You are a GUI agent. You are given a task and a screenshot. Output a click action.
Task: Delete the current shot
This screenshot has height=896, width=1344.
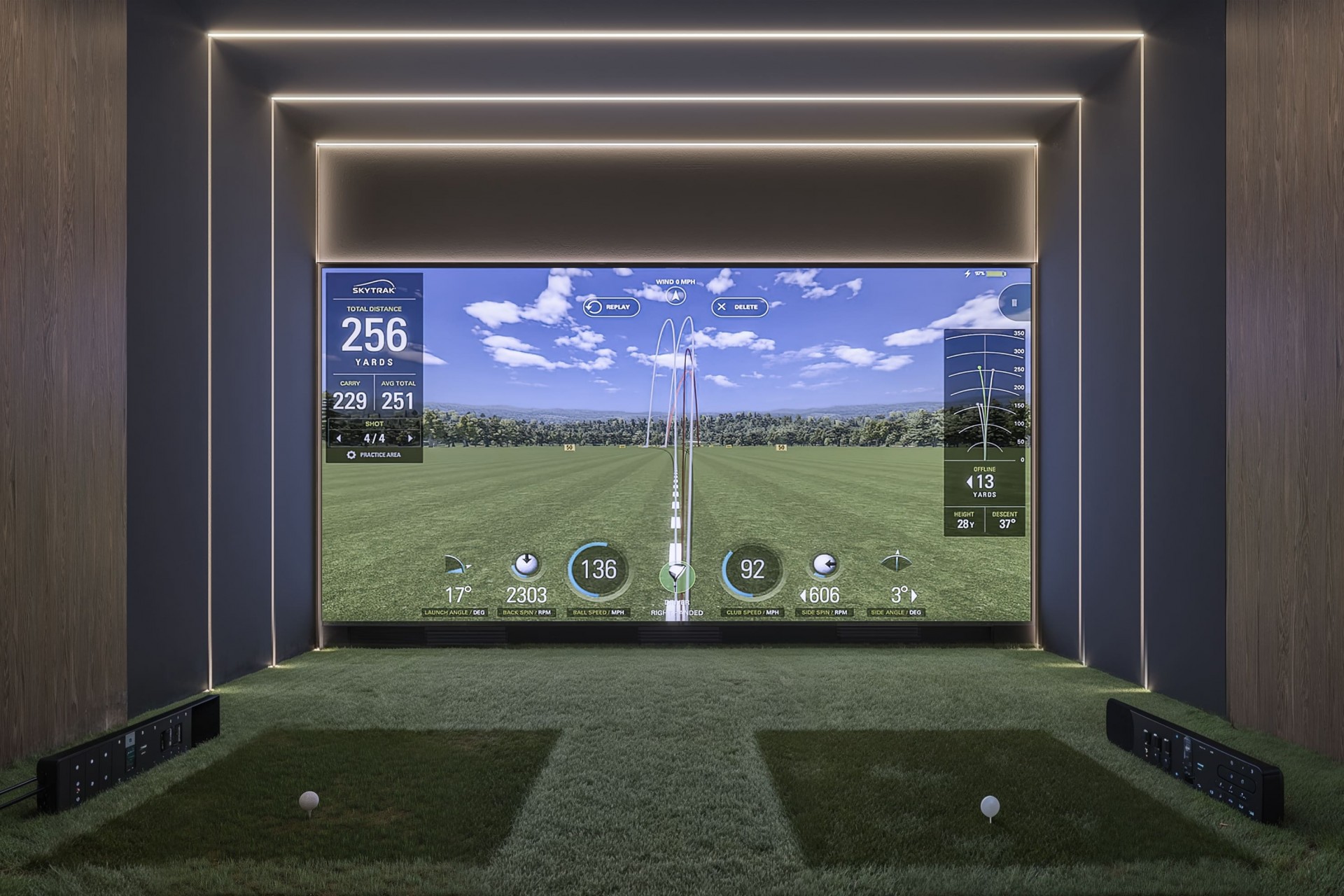tap(741, 306)
